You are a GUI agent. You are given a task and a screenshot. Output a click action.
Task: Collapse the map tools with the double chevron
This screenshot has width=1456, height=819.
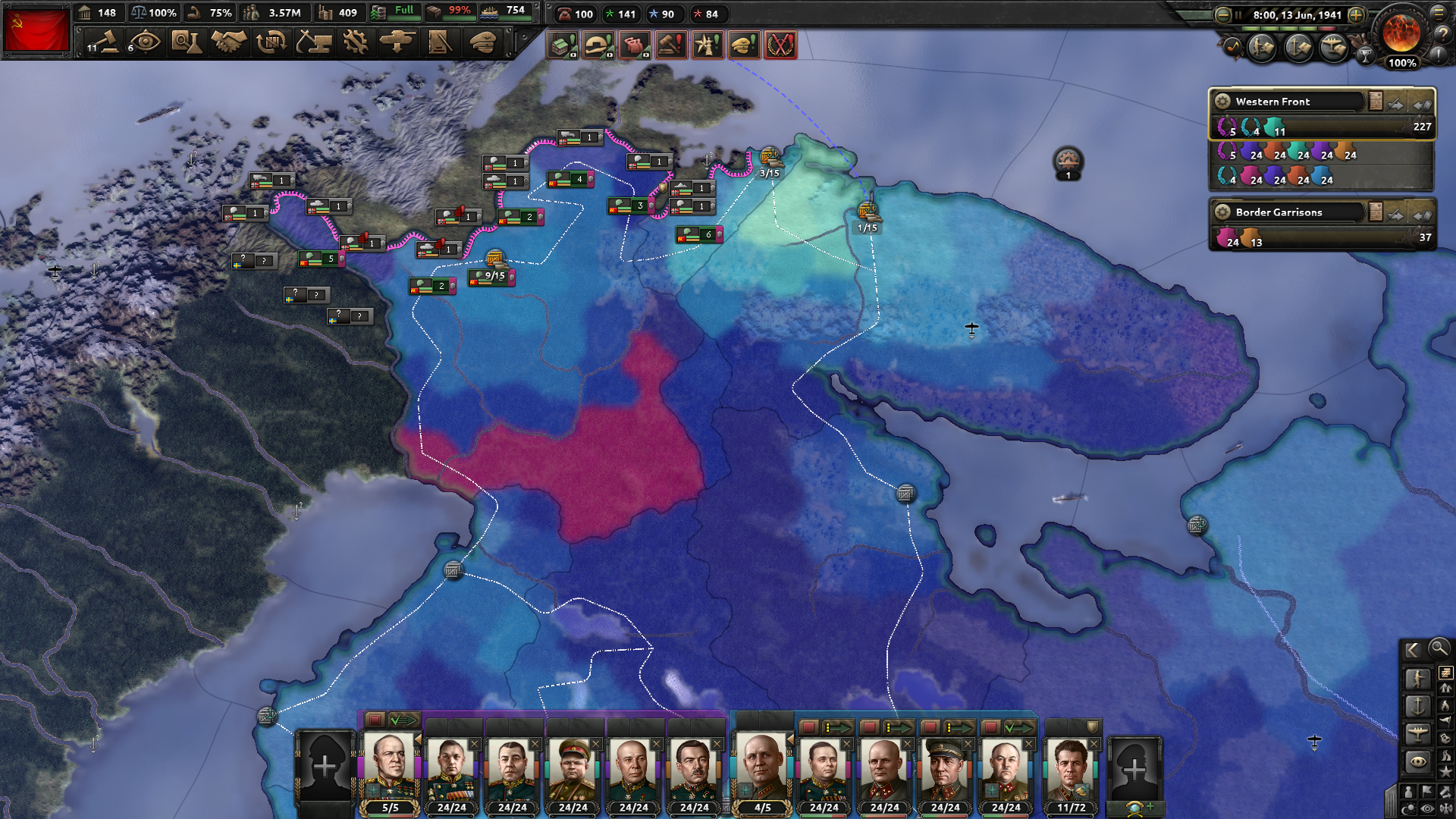1412,650
